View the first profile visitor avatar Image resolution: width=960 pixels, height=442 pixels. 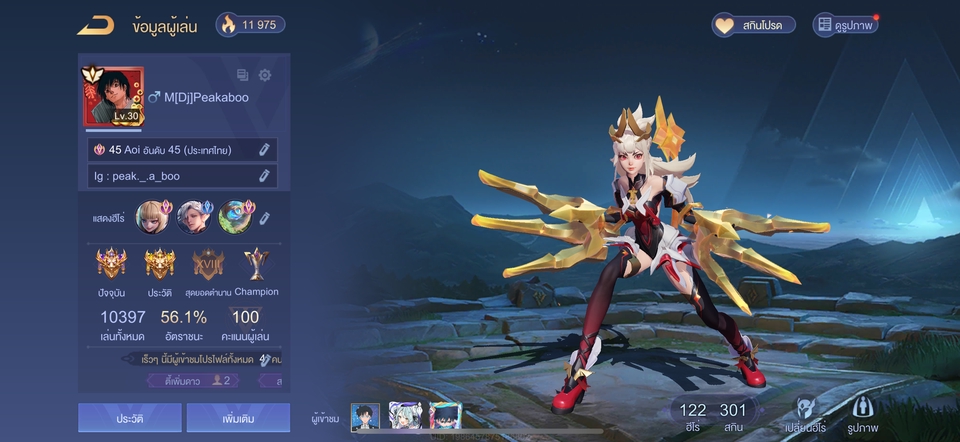[x=366, y=417]
